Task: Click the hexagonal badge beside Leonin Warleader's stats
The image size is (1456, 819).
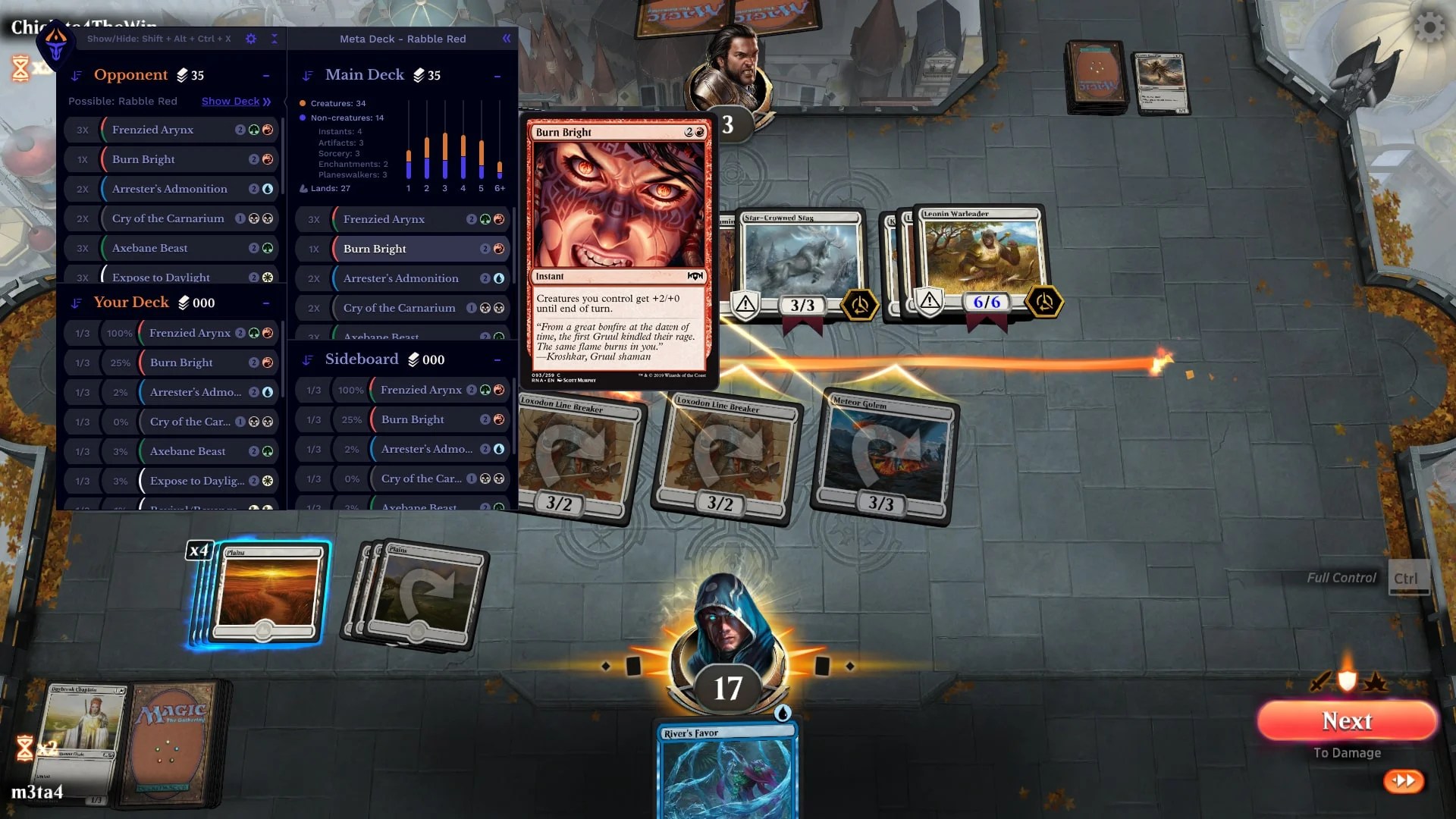Action: pos(1044,301)
